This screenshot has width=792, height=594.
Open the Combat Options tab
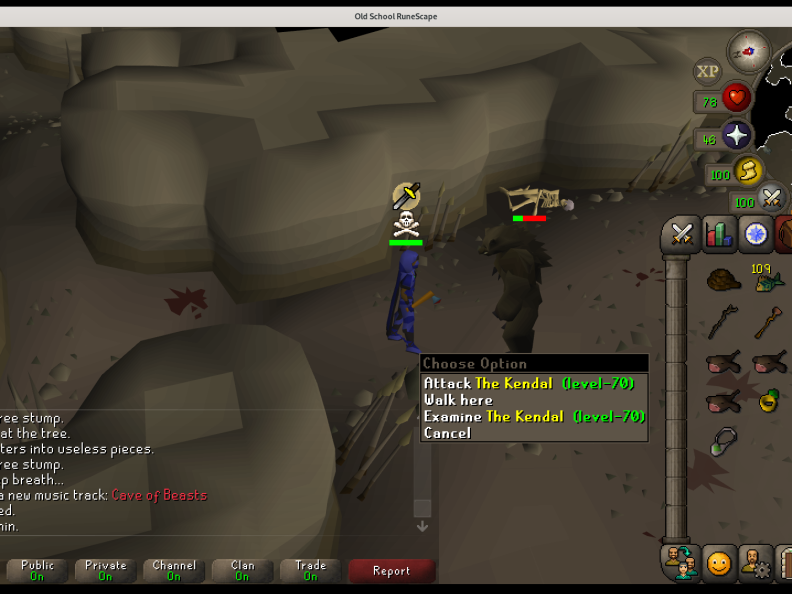point(682,235)
